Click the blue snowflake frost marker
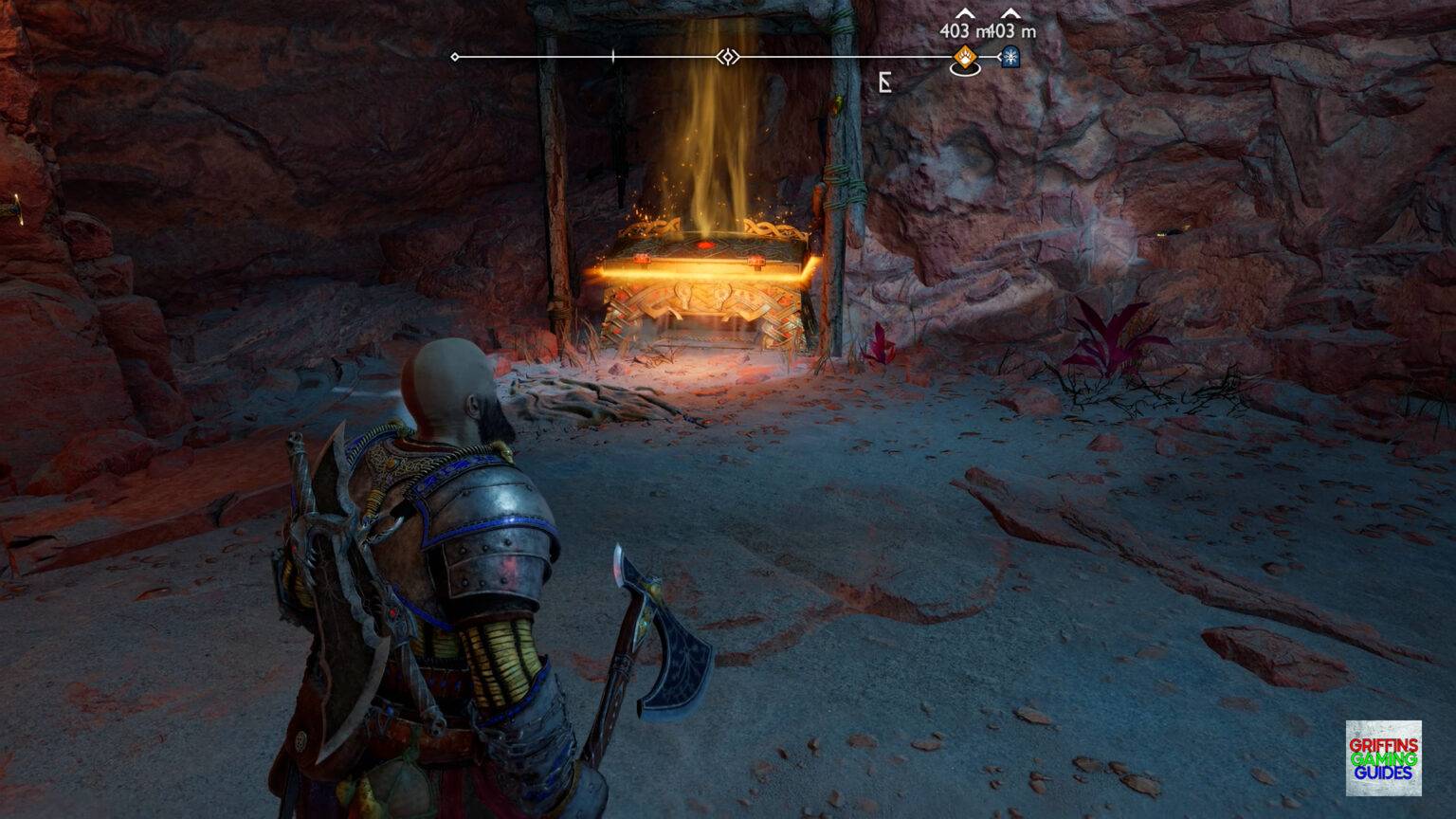Image resolution: width=1456 pixels, height=819 pixels. 1010,59
